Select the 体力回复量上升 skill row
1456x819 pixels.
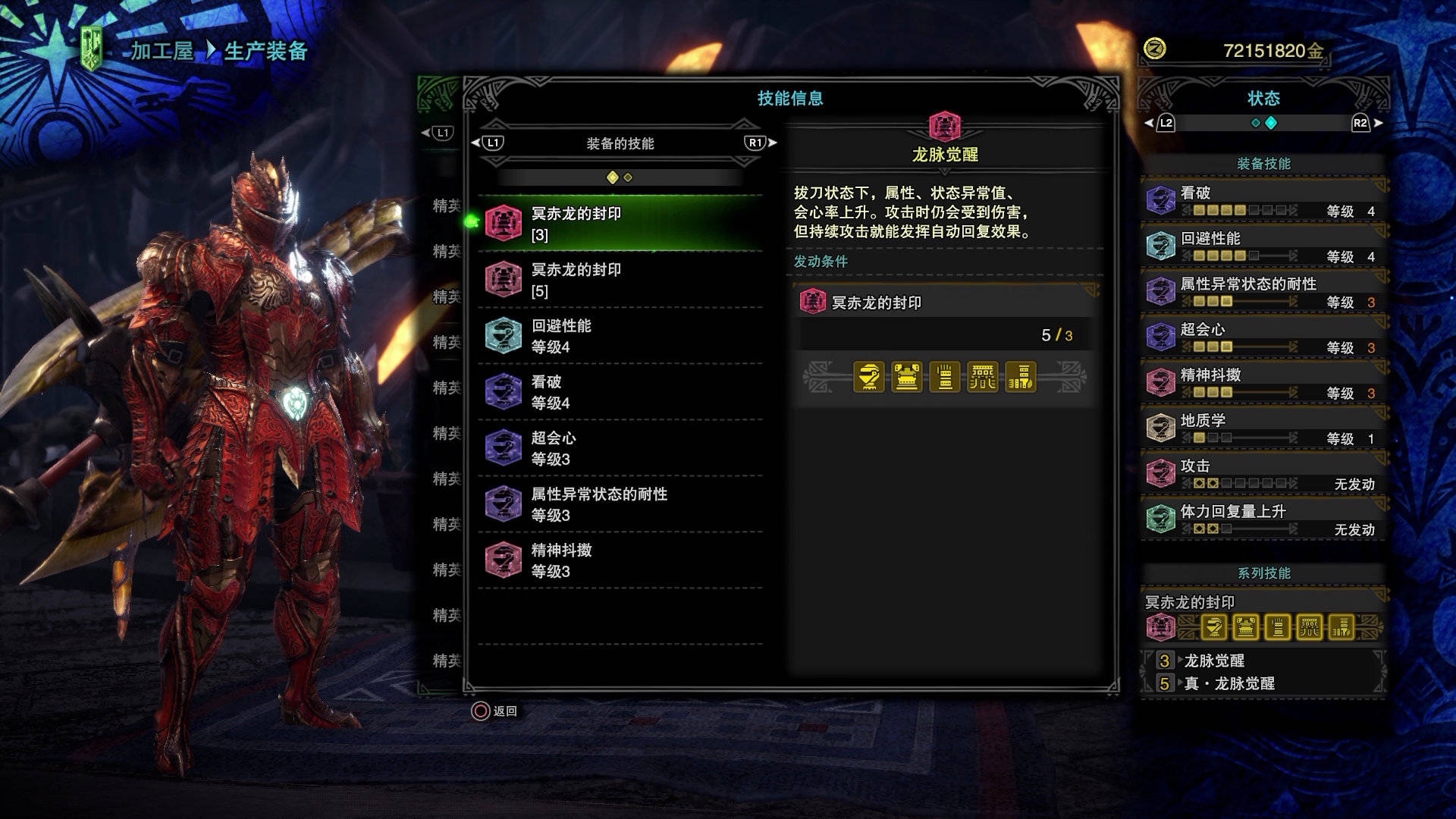(1263, 519)
